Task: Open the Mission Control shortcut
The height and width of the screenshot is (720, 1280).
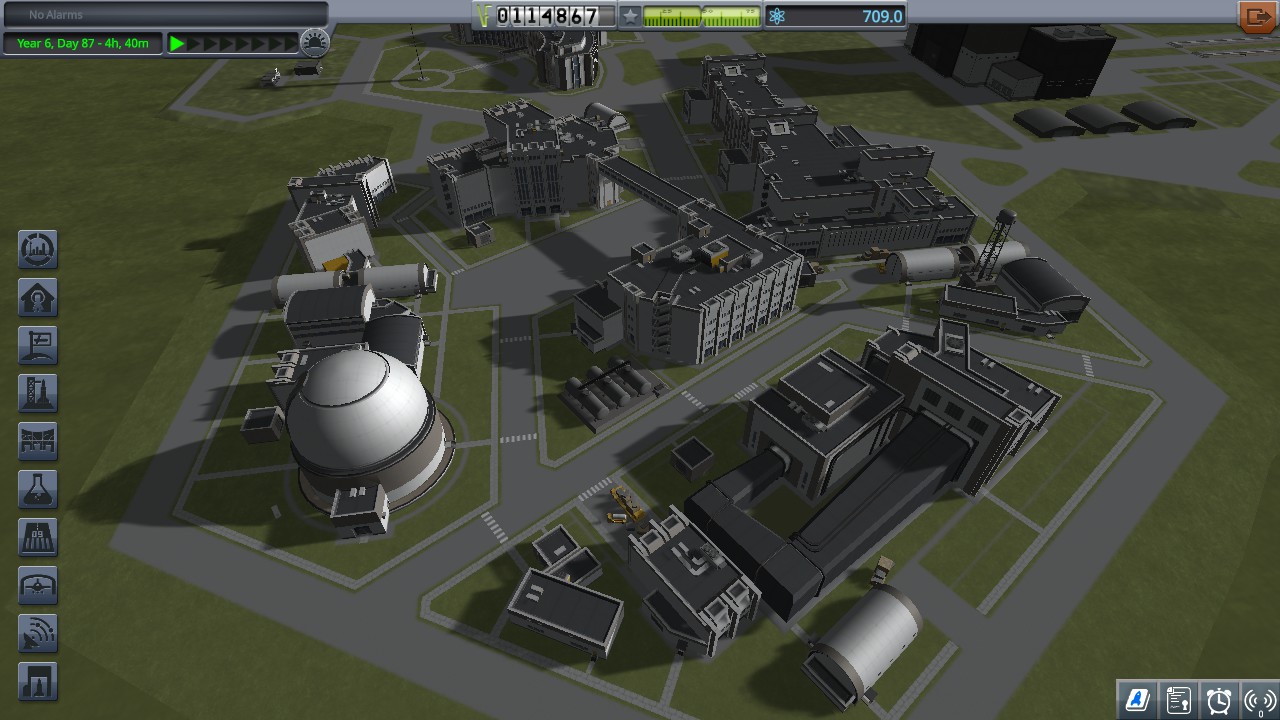Action: (x=38, y=442)
